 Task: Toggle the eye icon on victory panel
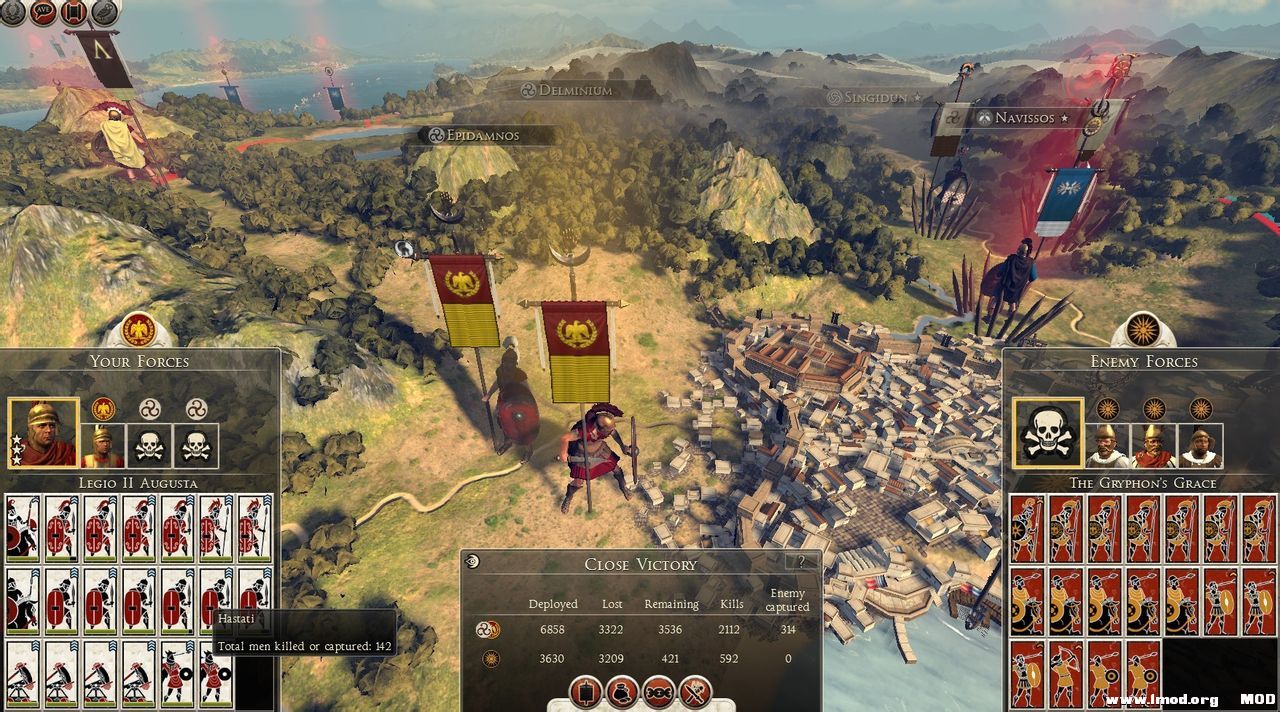click(472, 562)
